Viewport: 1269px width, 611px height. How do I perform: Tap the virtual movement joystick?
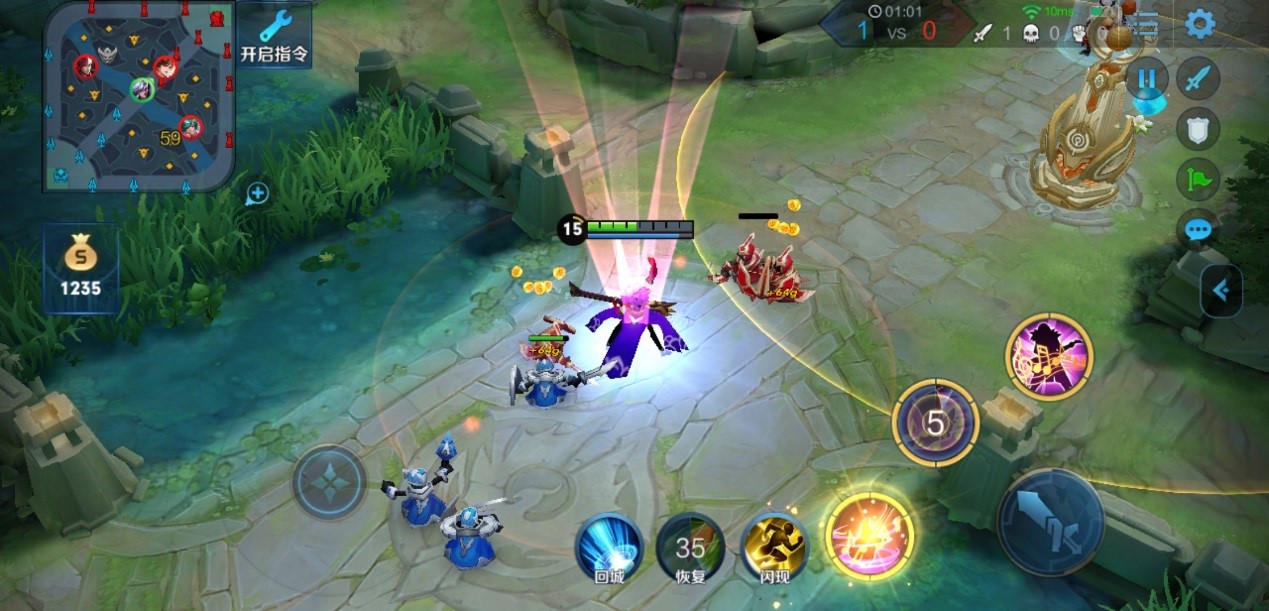[x=329, y=482]
